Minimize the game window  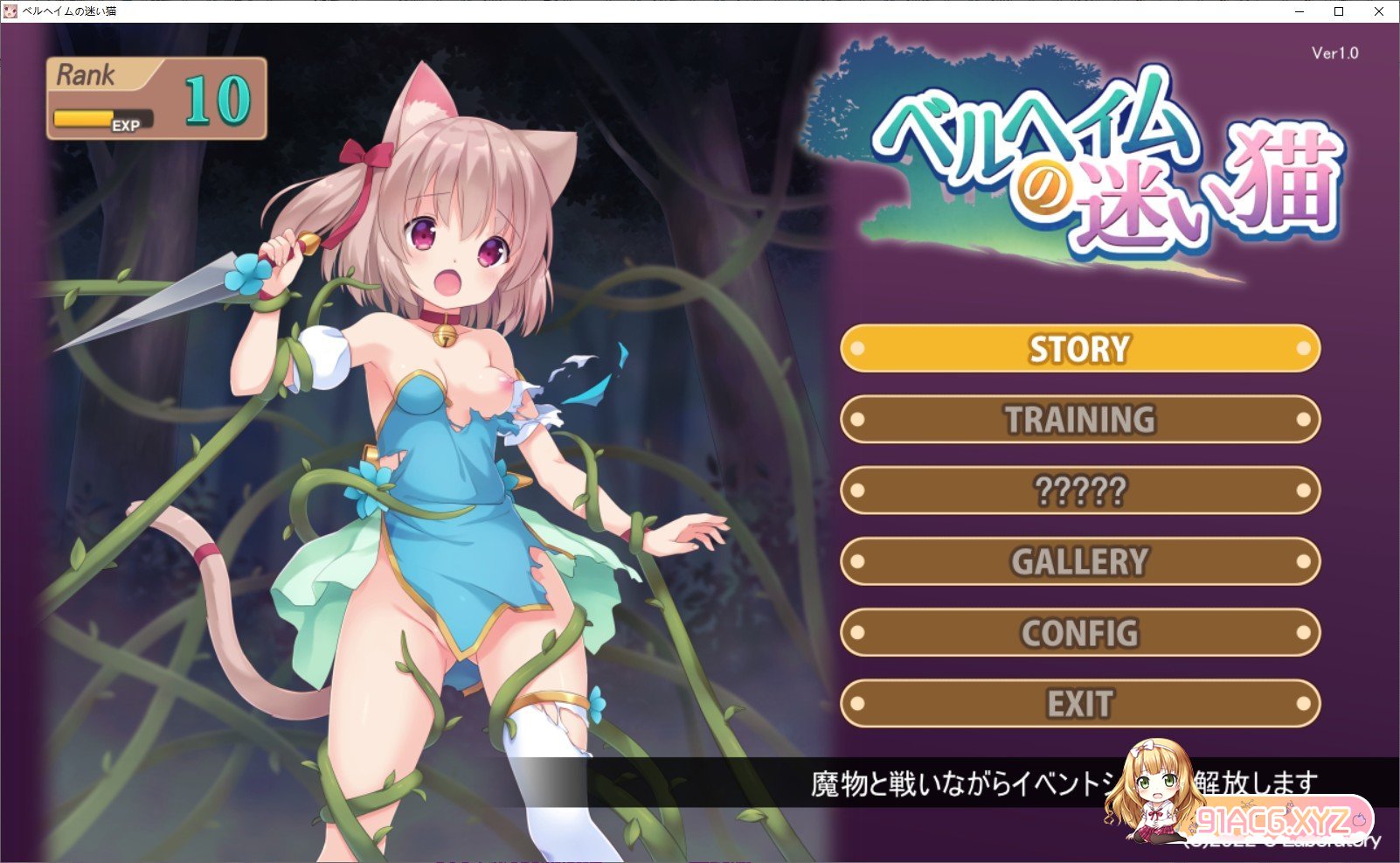(x=1299, y=11)
